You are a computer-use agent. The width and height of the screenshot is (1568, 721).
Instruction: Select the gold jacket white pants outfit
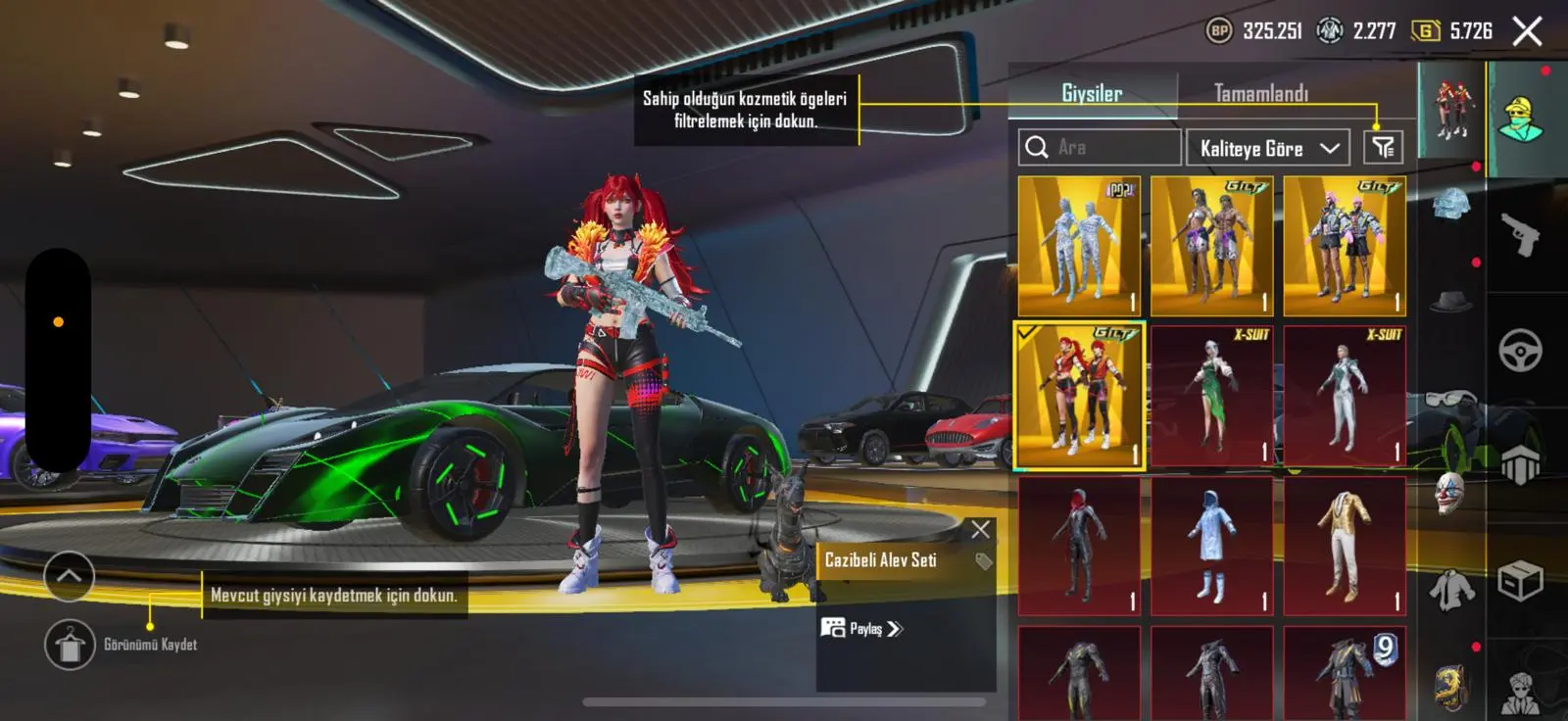click(1345, 546)
